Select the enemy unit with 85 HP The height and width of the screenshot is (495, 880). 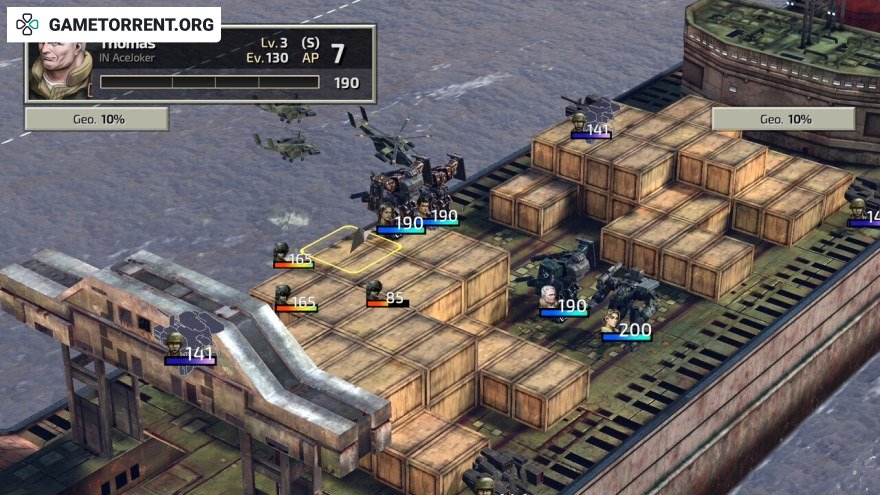click(375, 290)
